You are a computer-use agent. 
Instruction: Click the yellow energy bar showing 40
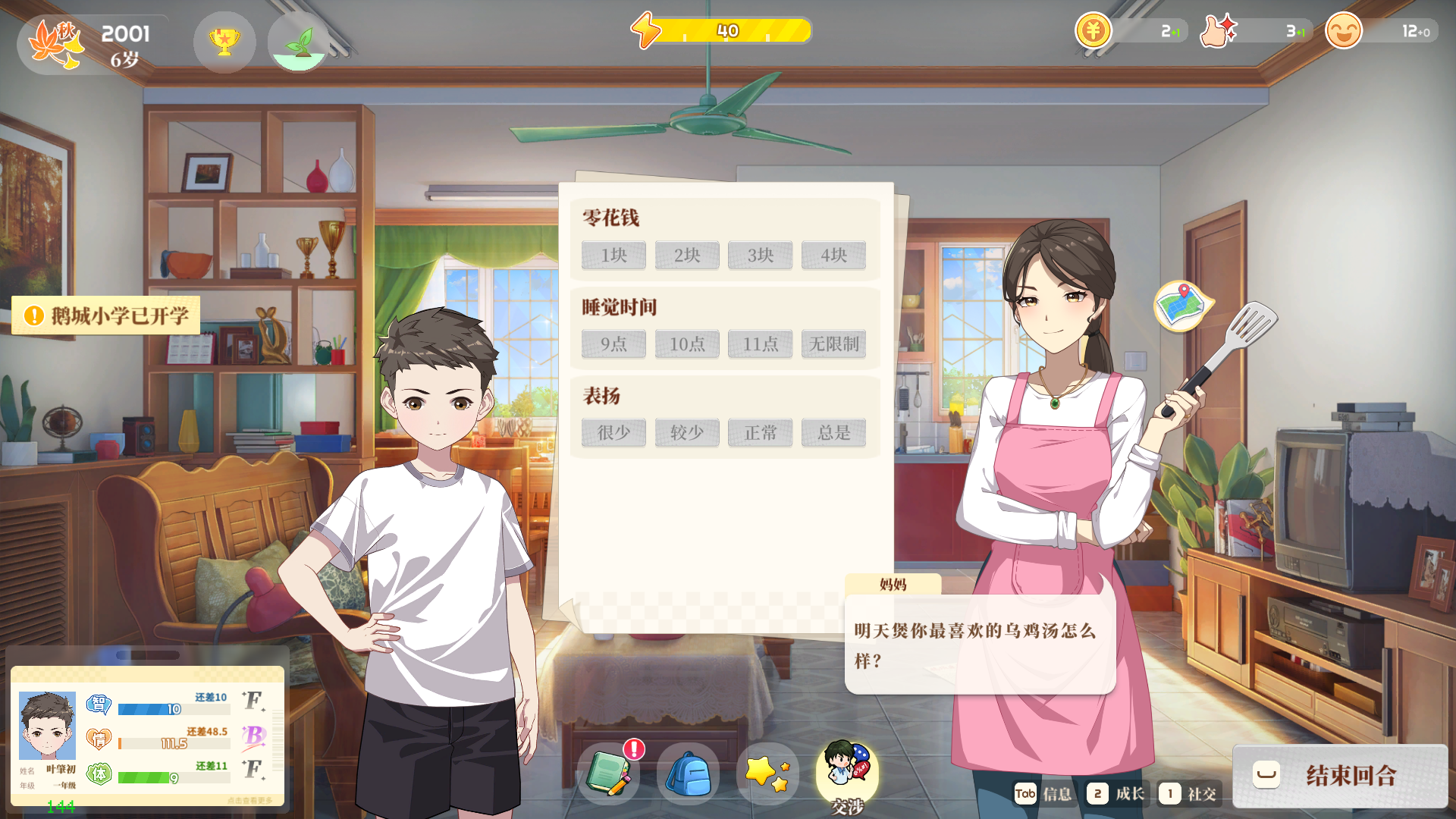(728, 30)
